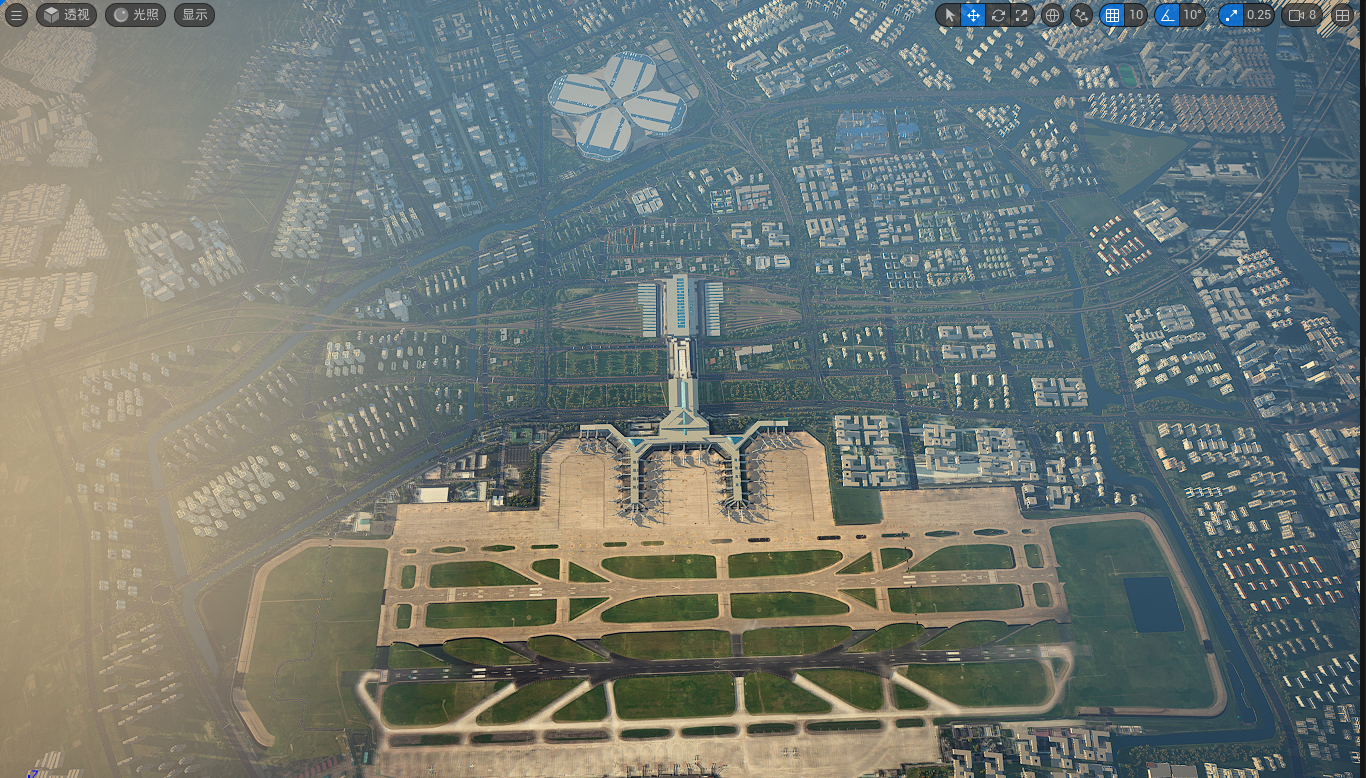Image resolution: width=1366 pixels, height=778 pixels.
Task: Open the viewport options hamburger menu
Action: pos(16,15)
